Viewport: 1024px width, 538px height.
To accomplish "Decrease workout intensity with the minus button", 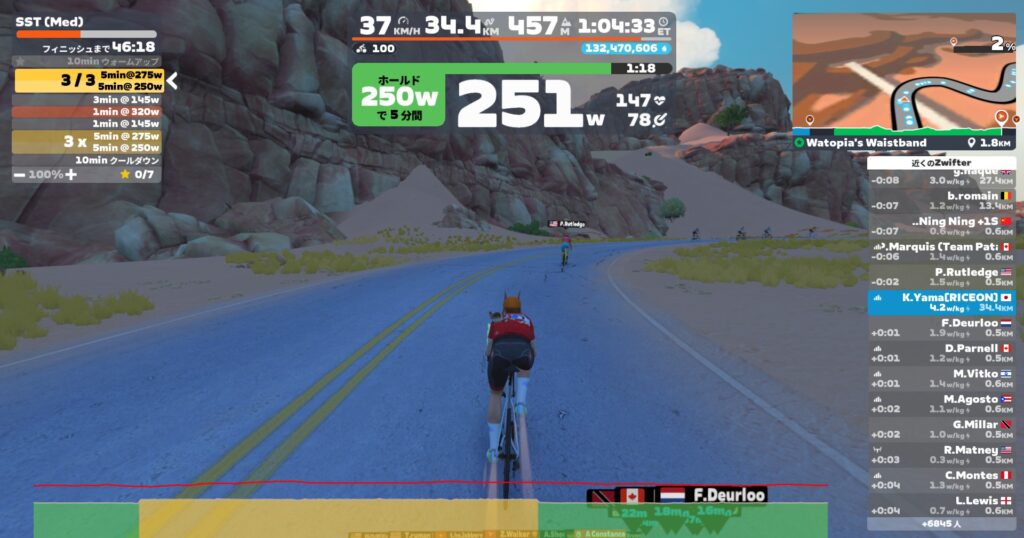I will coord(20,175).
